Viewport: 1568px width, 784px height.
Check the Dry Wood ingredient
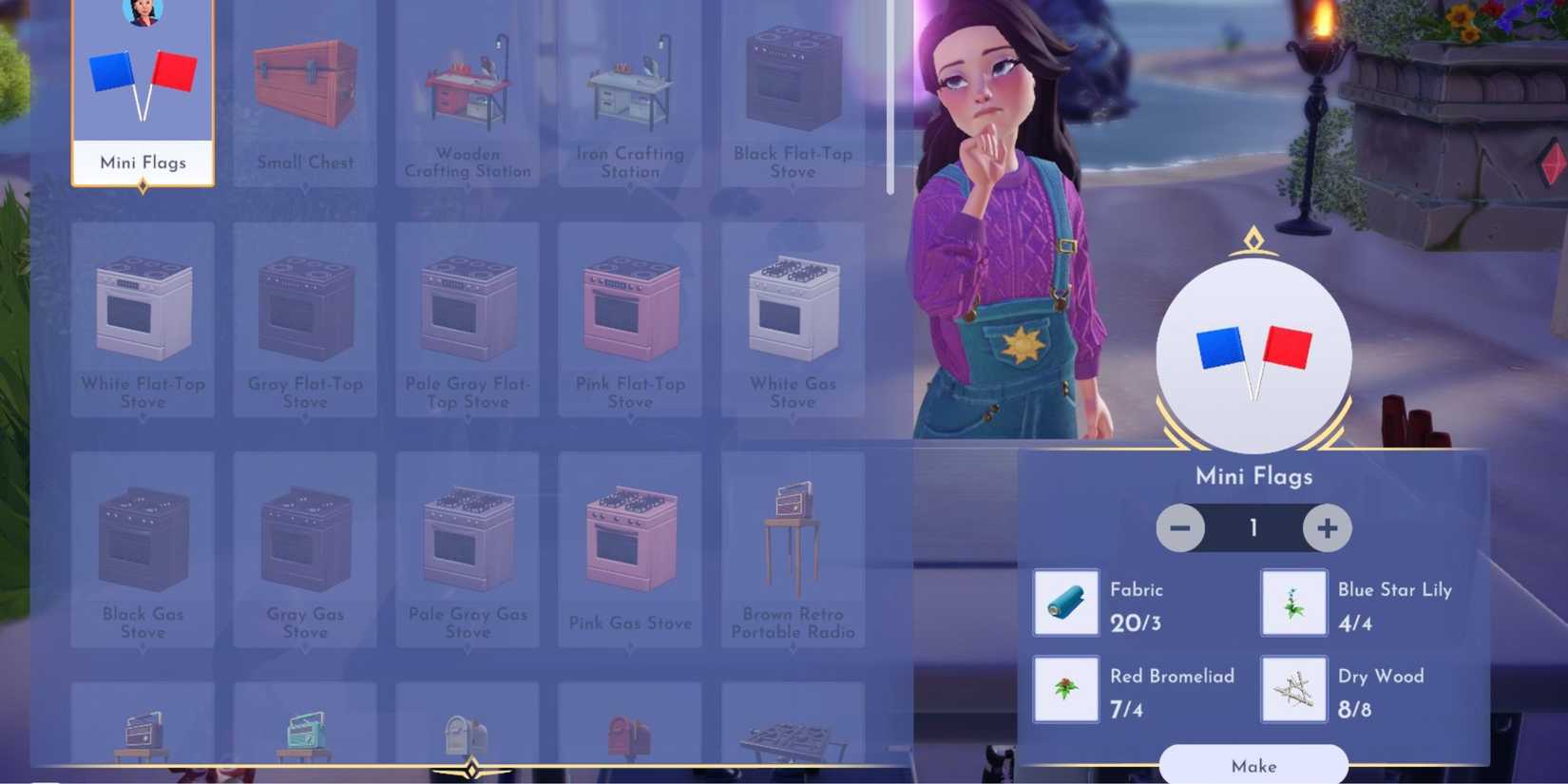click(x=1292, y=689)
